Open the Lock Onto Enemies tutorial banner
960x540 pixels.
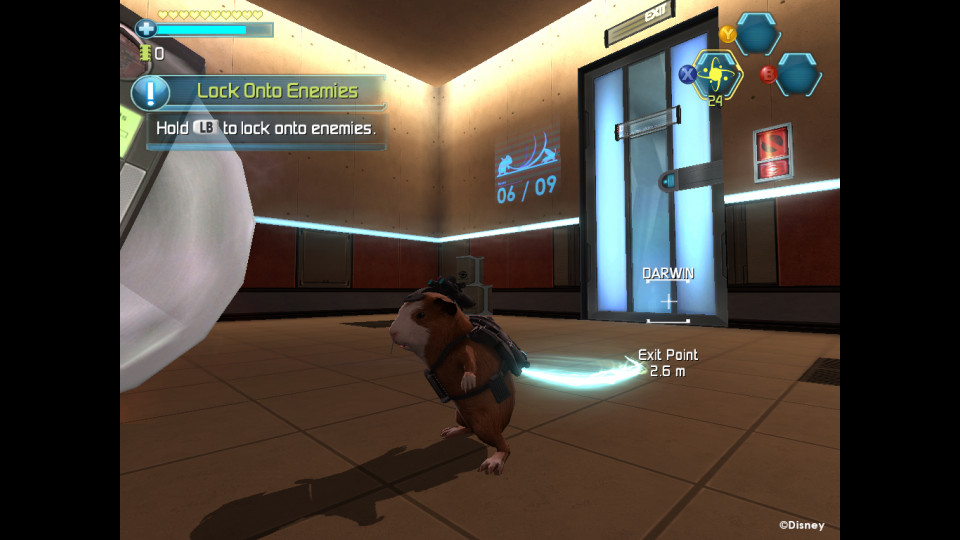[x=277, y=91]
